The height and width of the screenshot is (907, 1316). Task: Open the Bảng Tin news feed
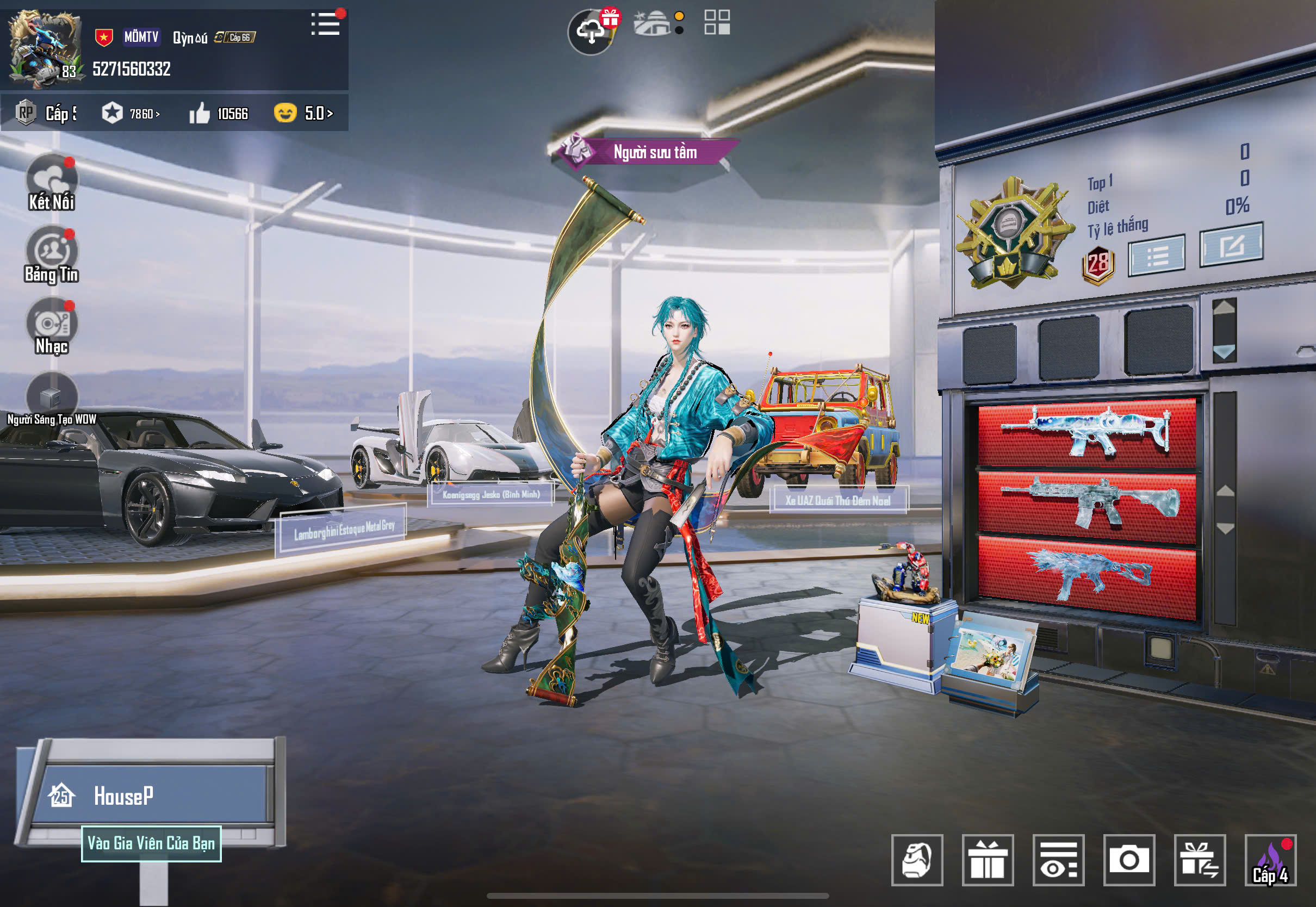[52, 254]
